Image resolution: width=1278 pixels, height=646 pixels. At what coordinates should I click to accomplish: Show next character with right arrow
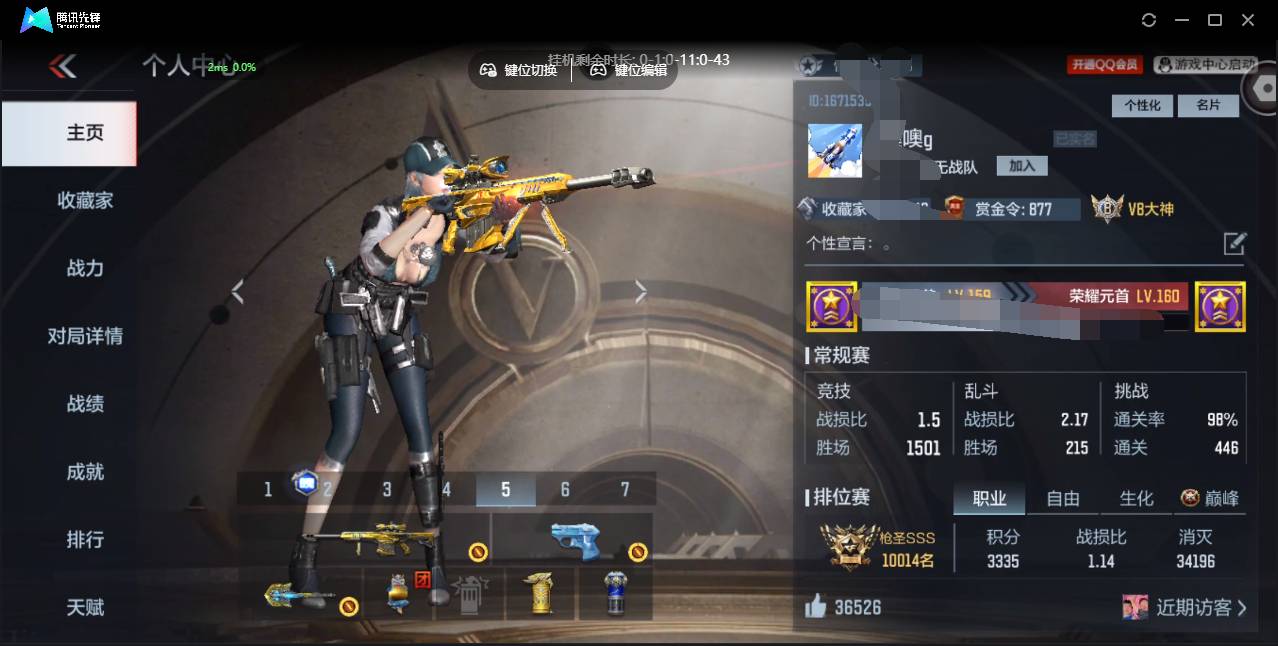(641, 292)
